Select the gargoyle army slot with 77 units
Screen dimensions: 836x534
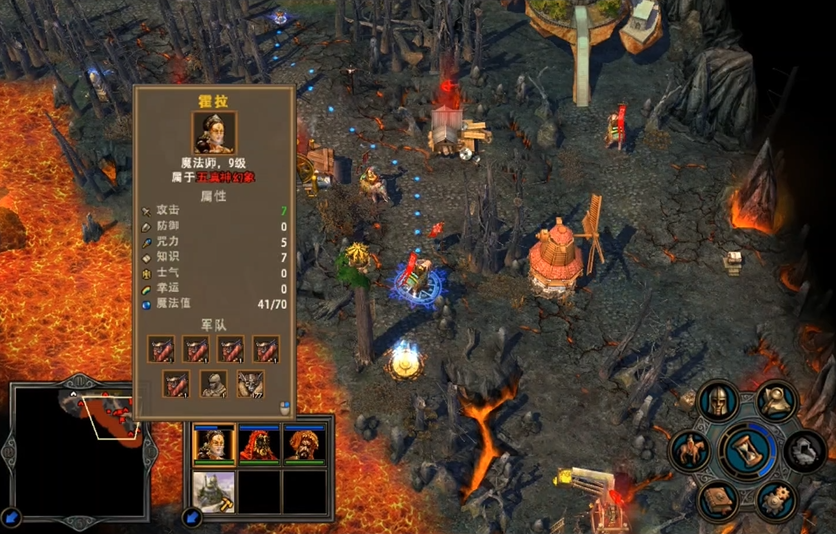pyautogui.click(x=248, y=383)
